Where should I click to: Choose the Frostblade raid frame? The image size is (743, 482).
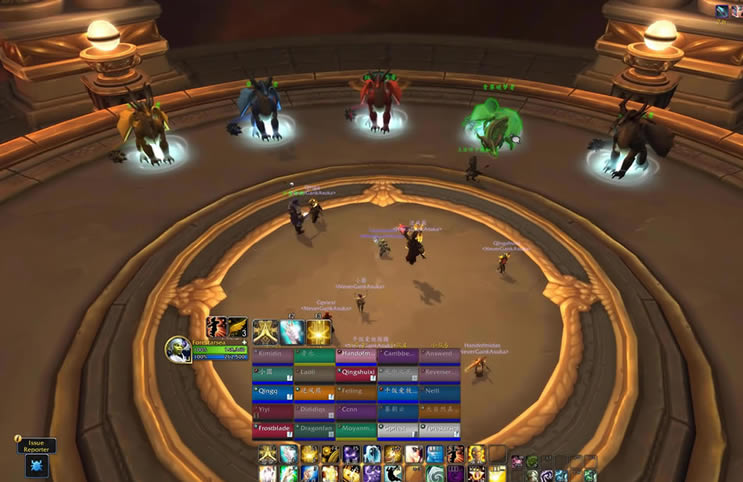(273, 429)
